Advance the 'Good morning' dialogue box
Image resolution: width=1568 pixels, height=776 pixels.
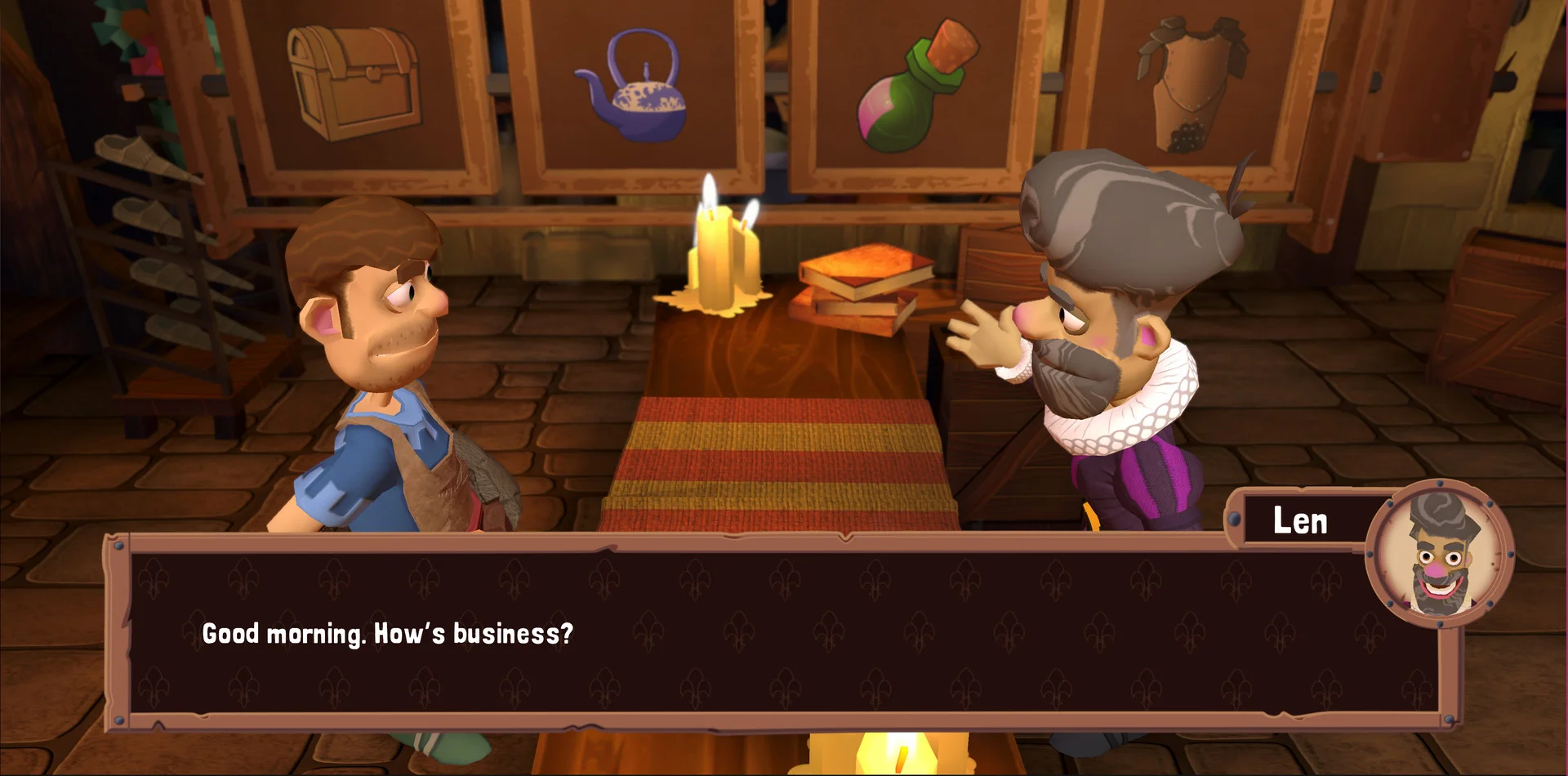click(x=782, y=634)
